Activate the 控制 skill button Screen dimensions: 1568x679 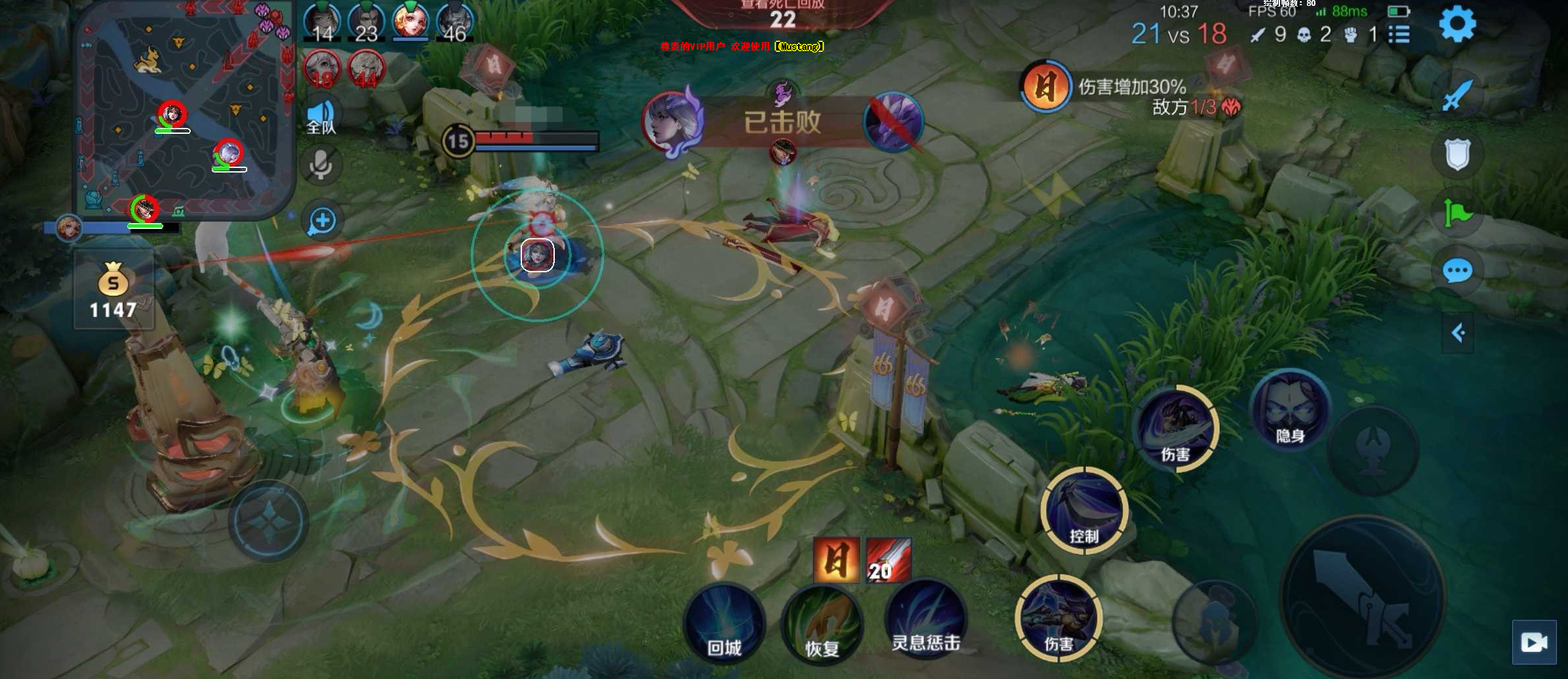pyautogui.click(x=1084, y=511)
